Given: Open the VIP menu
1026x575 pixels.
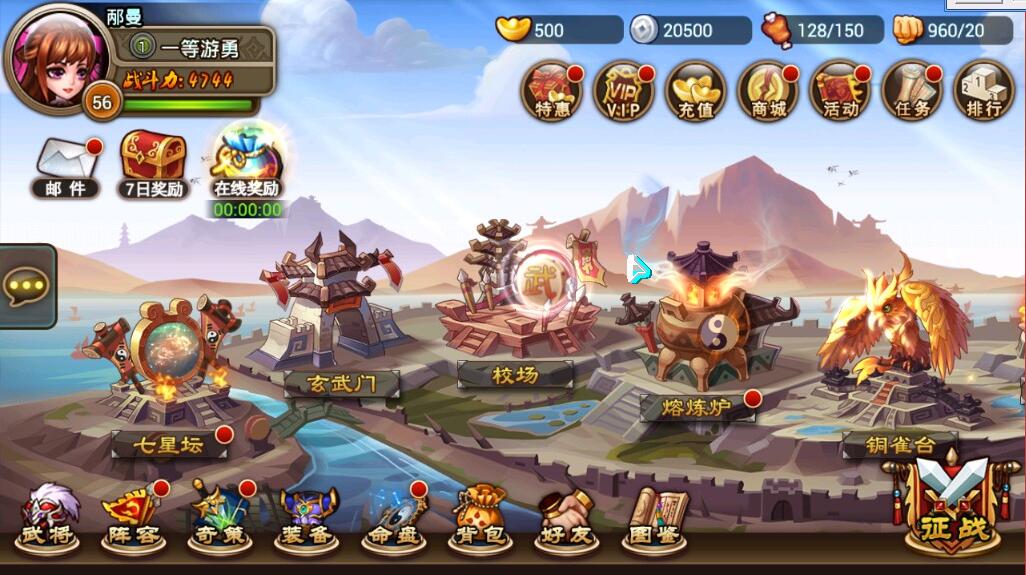Looking at the screenshot, I should 623,91.
